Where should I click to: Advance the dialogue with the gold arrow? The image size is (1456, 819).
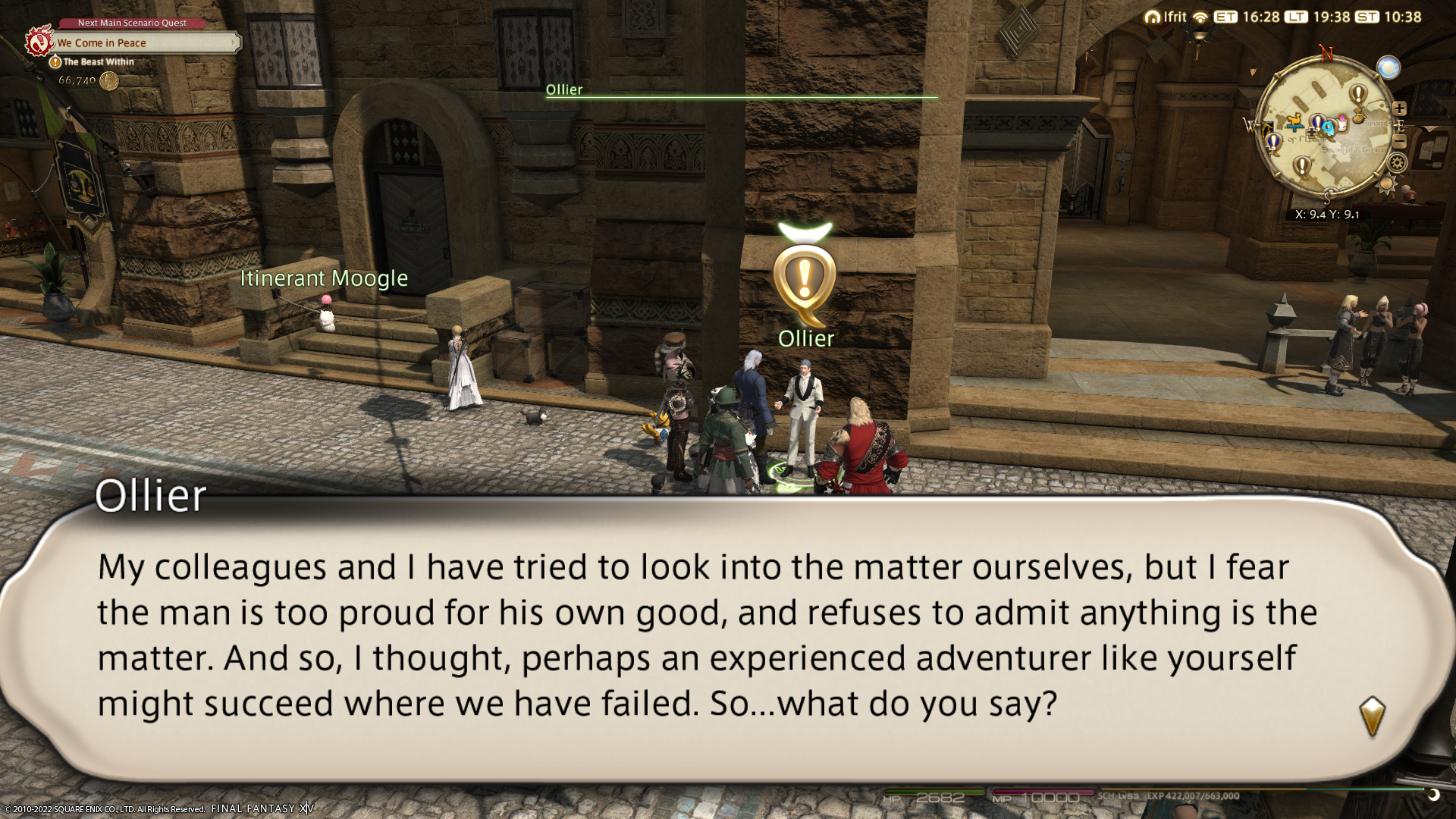click(x=1372, y=716)
